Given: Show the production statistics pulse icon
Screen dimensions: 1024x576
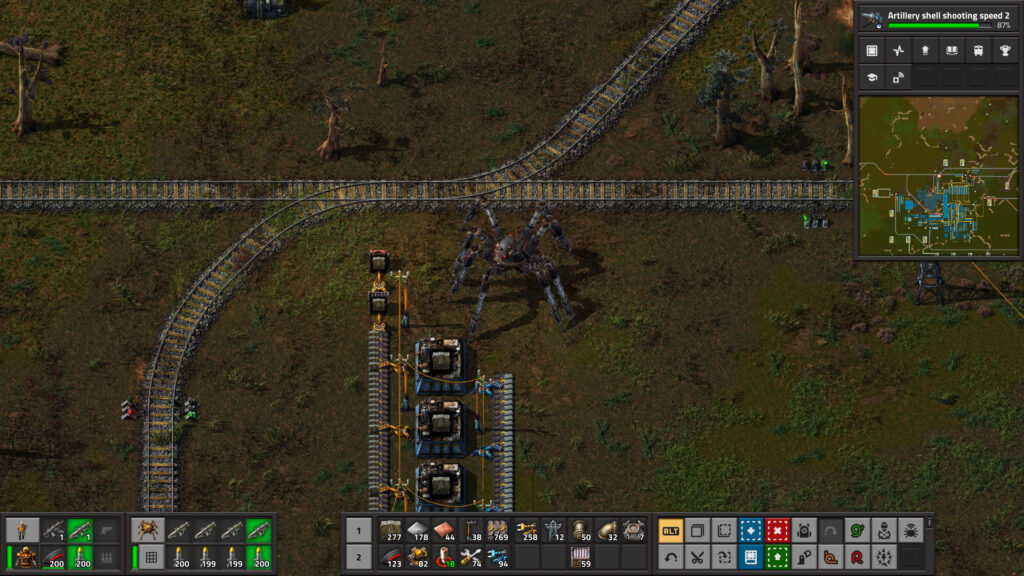Looking at the screenshot, I should (x=898, y=51).
